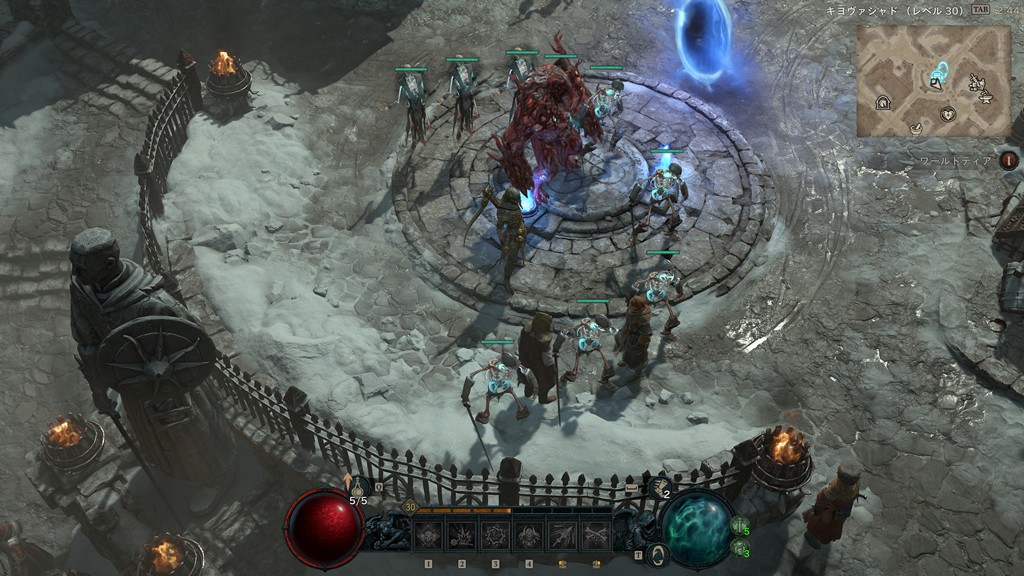Activate the first skill slot ability

[429, 536]
